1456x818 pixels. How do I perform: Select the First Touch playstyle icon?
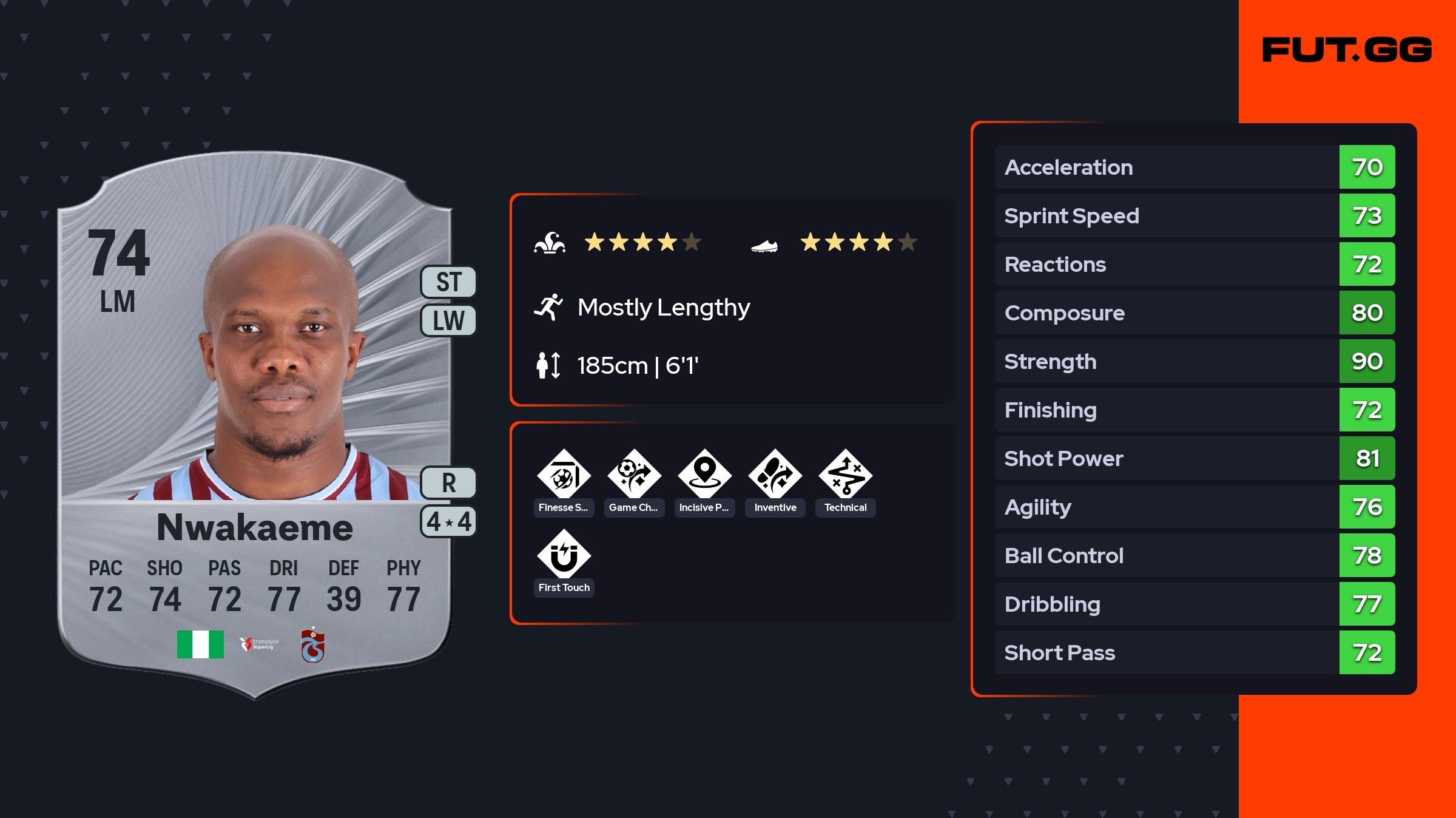tap(564, 555)
